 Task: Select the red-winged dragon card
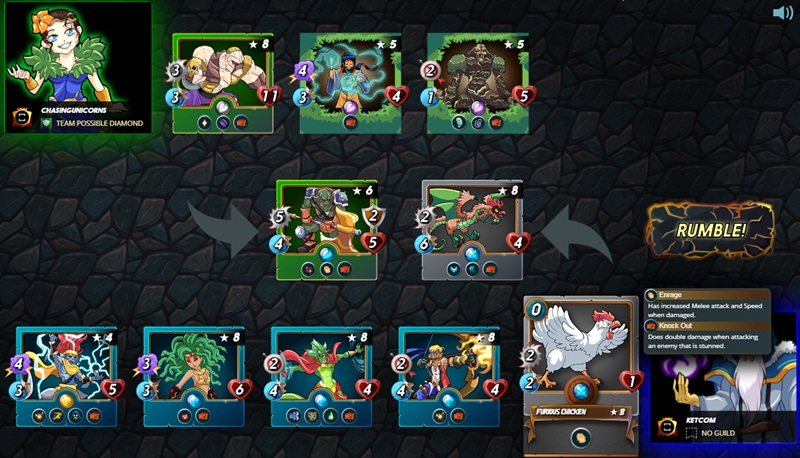[472, 228]
